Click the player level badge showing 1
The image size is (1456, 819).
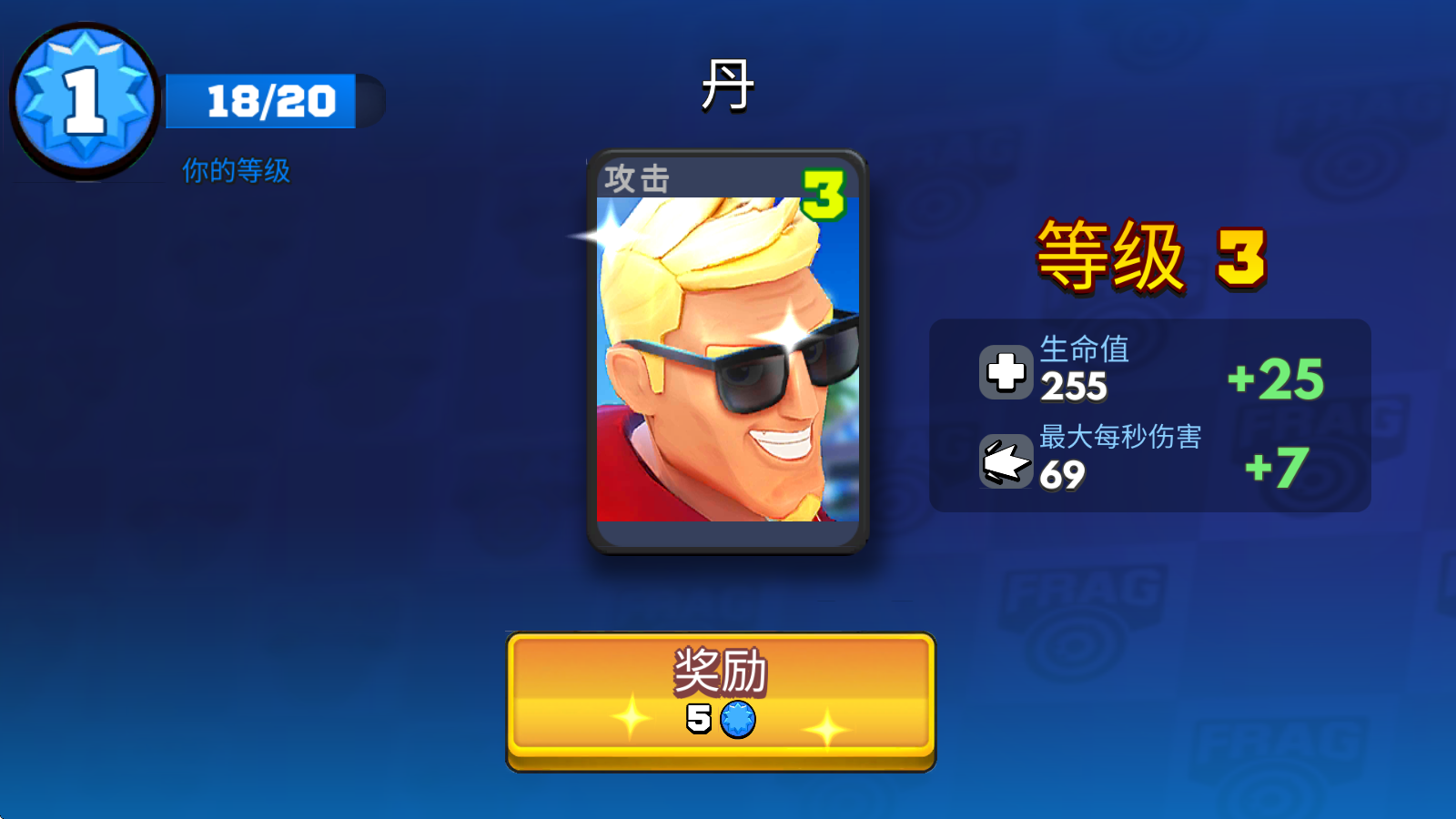[85, 96]
